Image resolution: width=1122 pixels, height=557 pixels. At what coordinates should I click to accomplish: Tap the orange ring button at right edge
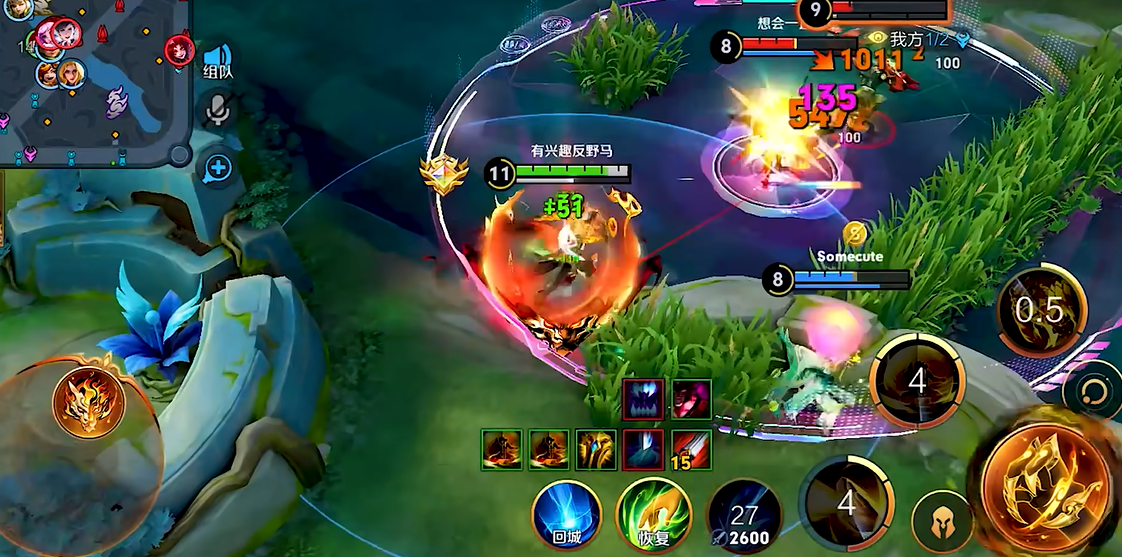pos(1095,390)
